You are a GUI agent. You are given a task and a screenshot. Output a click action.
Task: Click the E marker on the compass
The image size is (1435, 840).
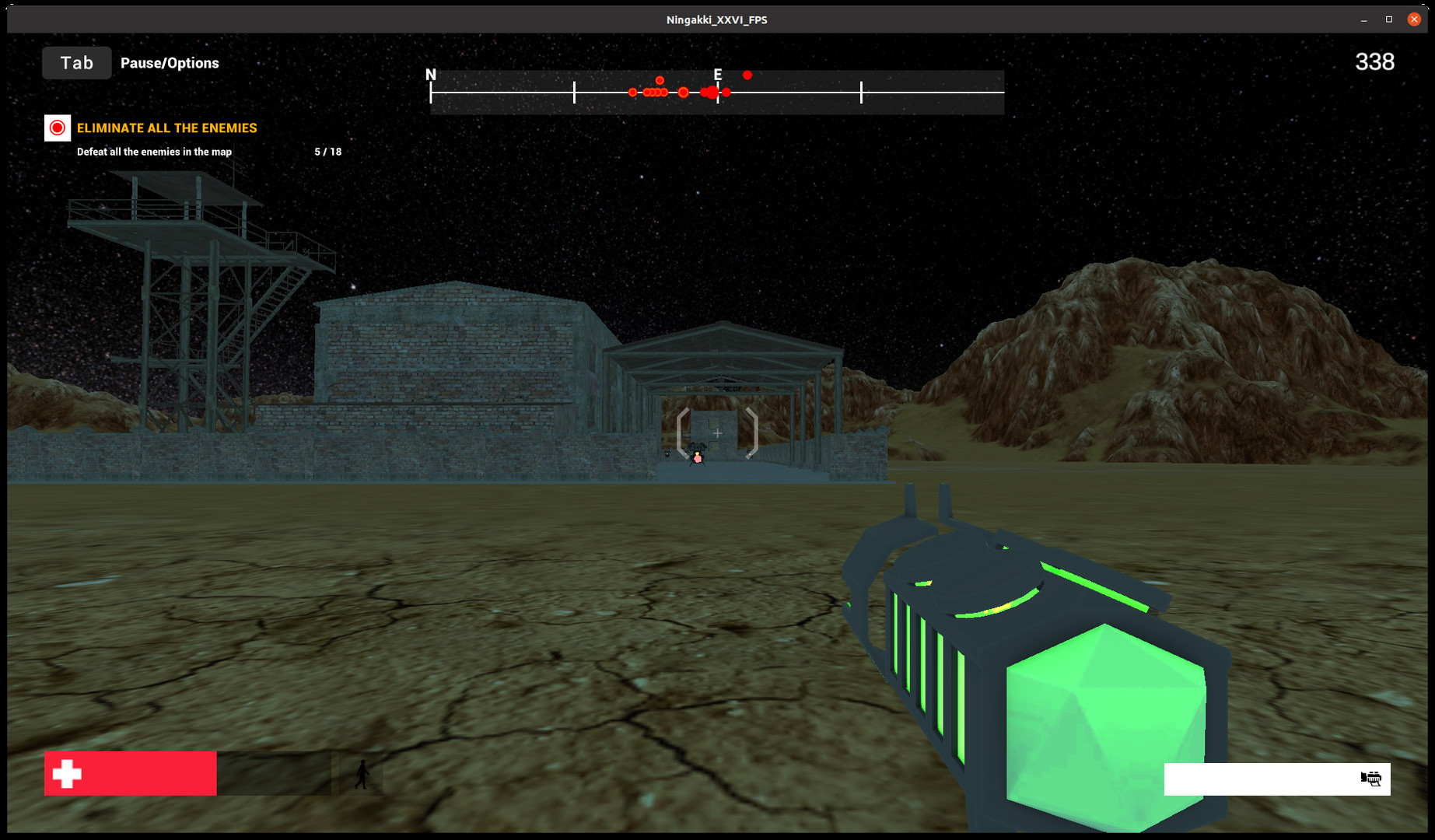point(718,75)
